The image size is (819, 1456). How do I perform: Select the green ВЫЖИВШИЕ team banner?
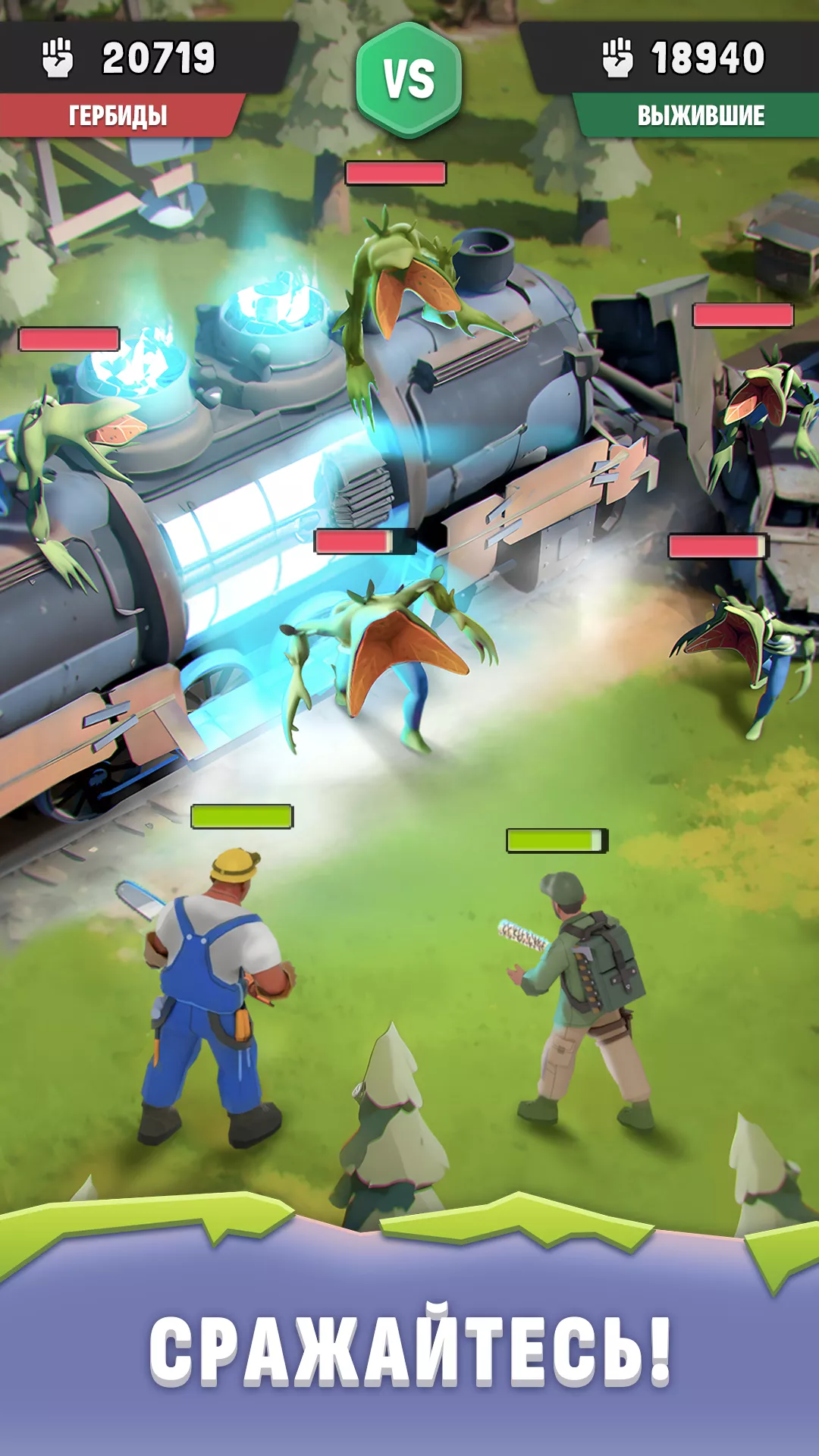(700, 115)
